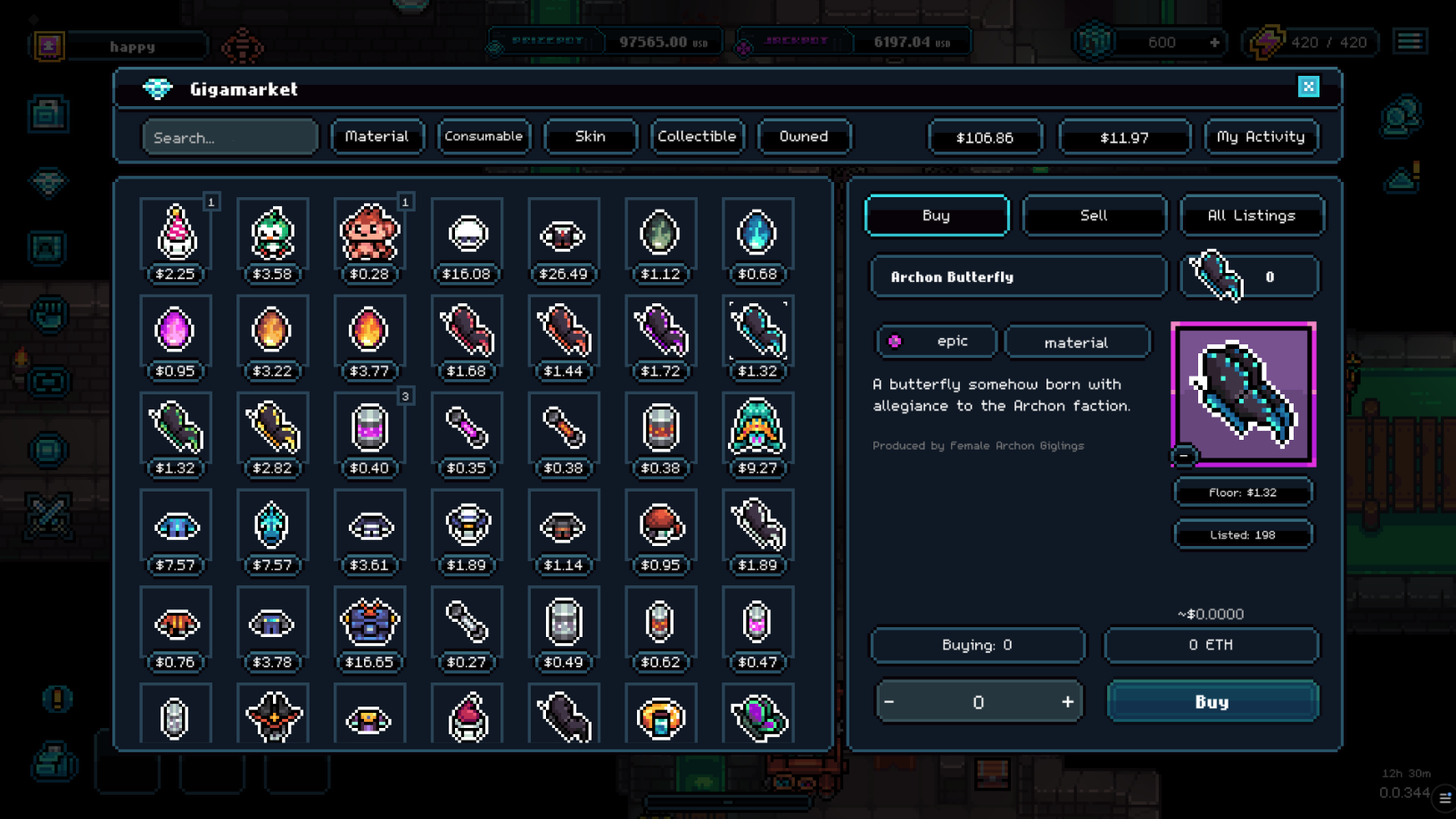1456x819 pixels.
Task: Click the Gigamarket diamond icon in the header
Action: (x=159, y=89)
